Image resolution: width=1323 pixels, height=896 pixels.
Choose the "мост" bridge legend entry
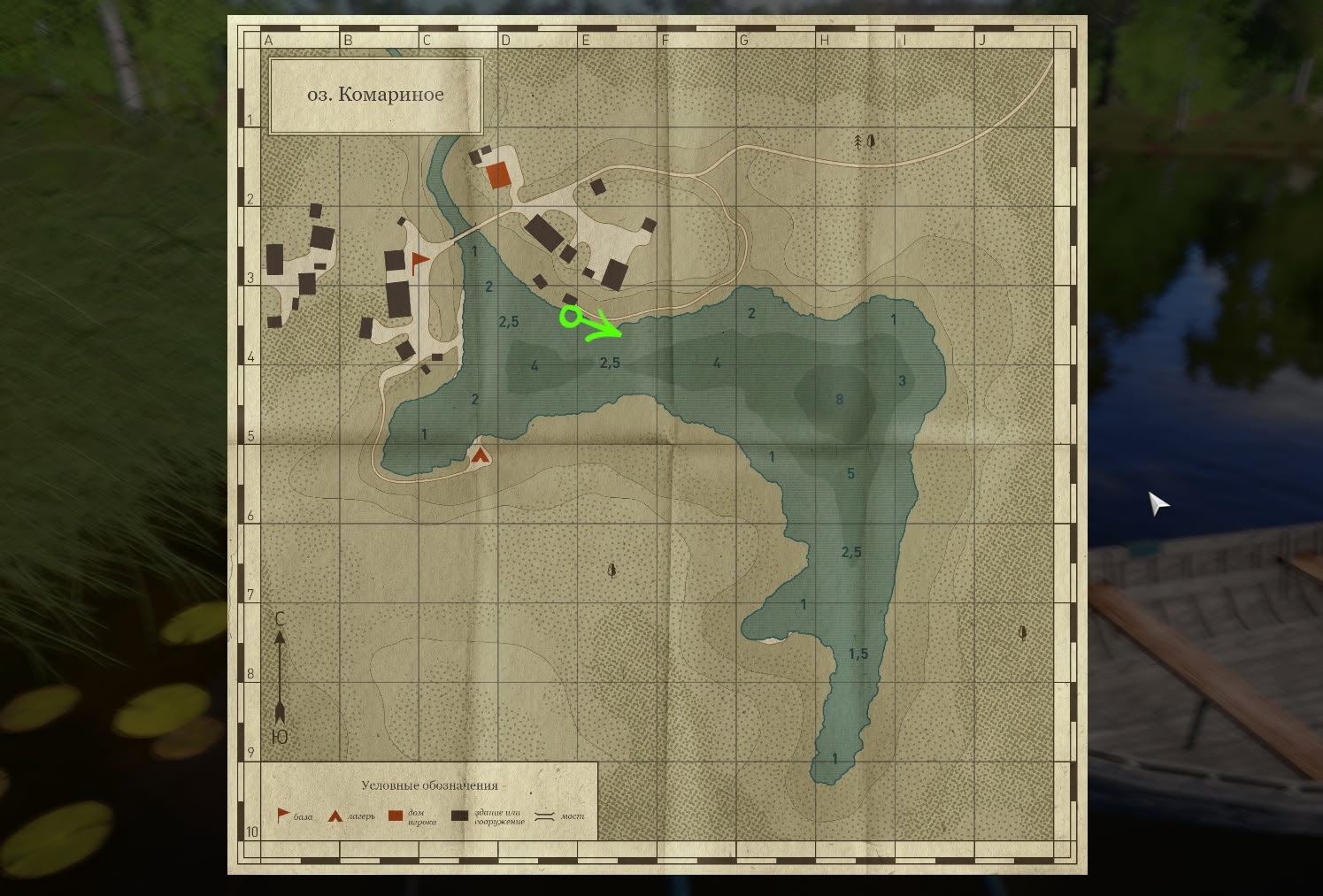[x=559, y=816]
